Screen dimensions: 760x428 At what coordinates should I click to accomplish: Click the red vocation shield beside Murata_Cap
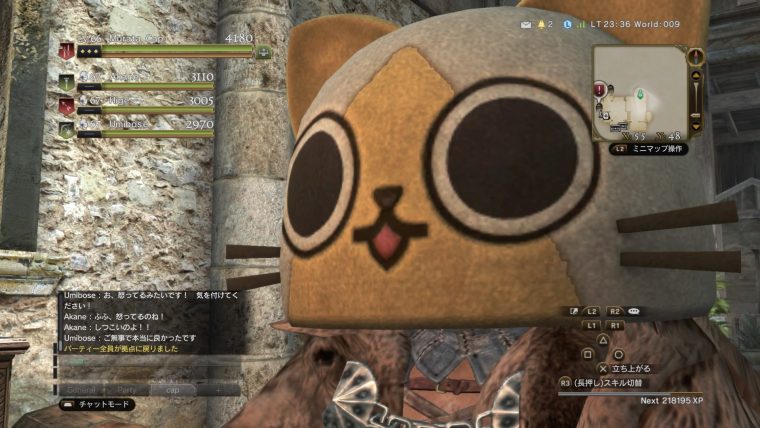pyautogui.click(x=67, y=50)
